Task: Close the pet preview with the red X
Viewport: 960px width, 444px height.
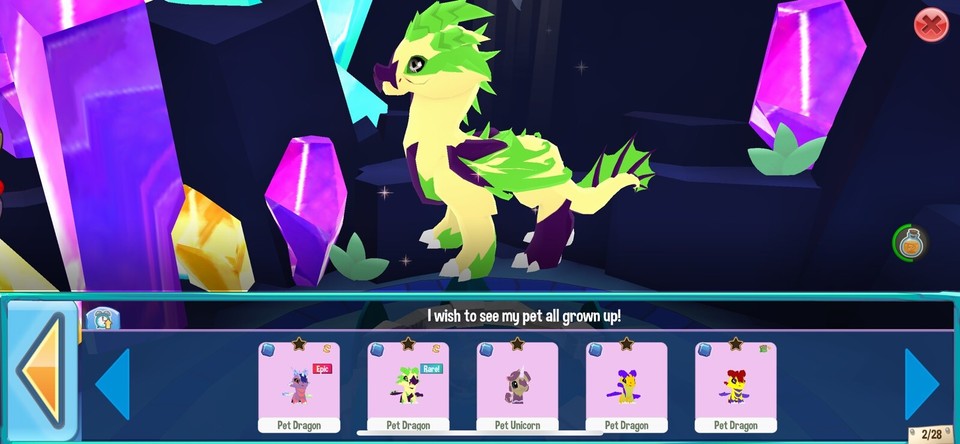Action: coord(930,25)
